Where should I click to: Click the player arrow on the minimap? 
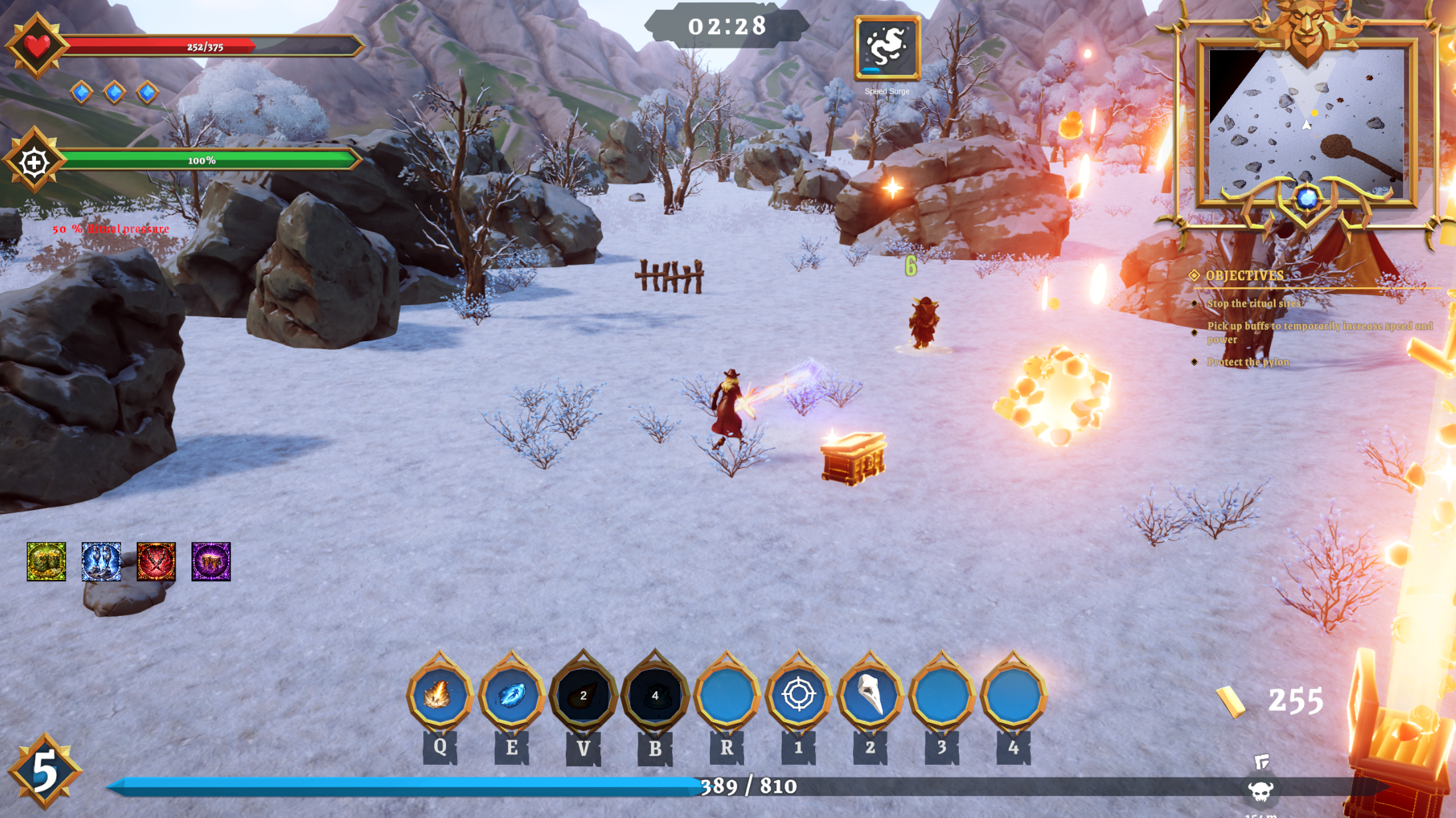point(1306,123)
